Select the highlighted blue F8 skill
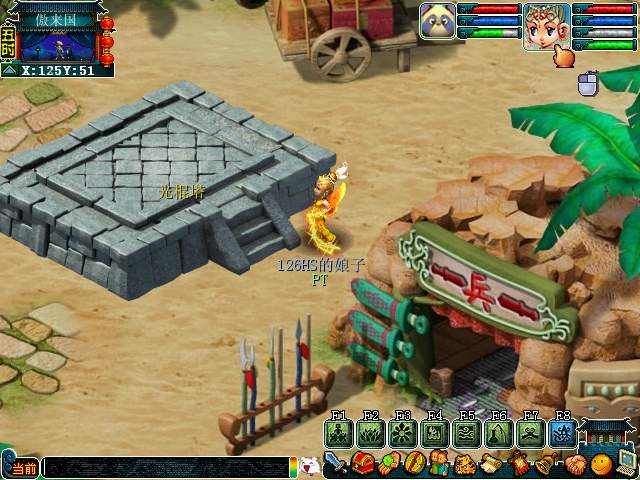Viewport: 640px width, 480px height. (x=561, y=433)
